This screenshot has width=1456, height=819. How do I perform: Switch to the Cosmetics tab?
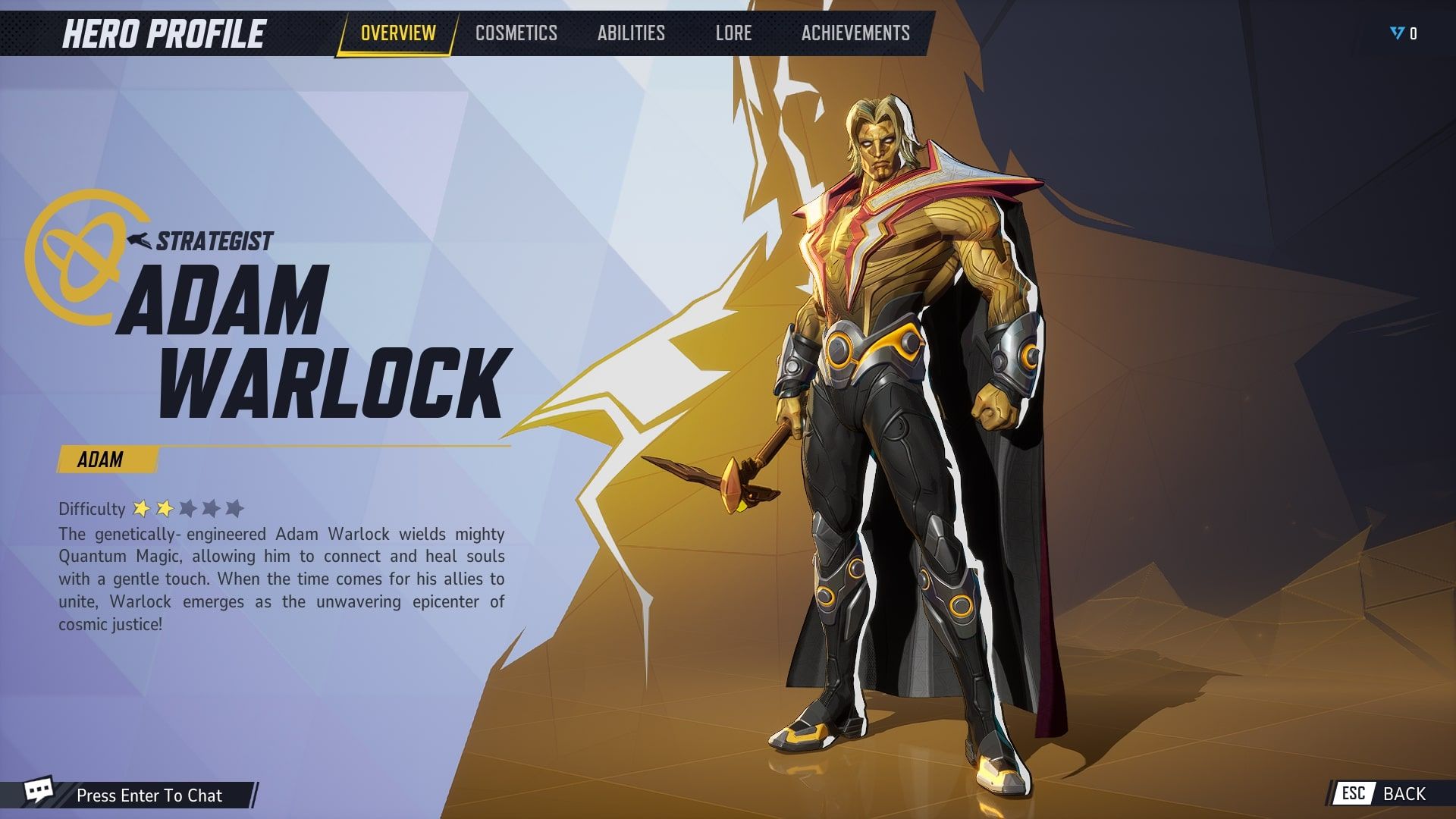coord(516,33)
